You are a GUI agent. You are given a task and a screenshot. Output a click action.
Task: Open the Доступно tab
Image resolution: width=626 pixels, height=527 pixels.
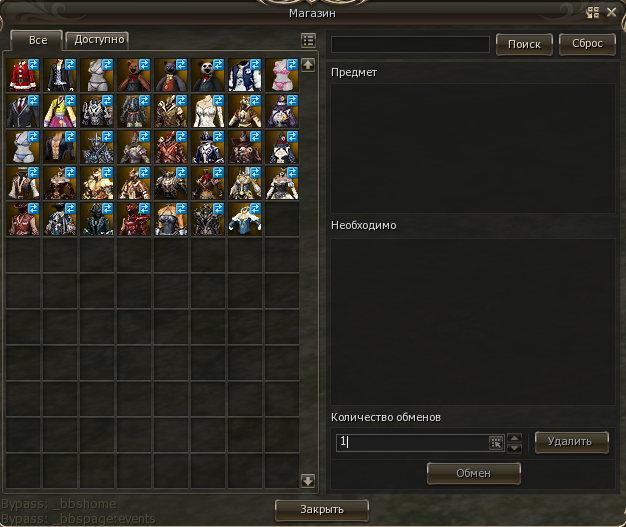tap(100, 40)
